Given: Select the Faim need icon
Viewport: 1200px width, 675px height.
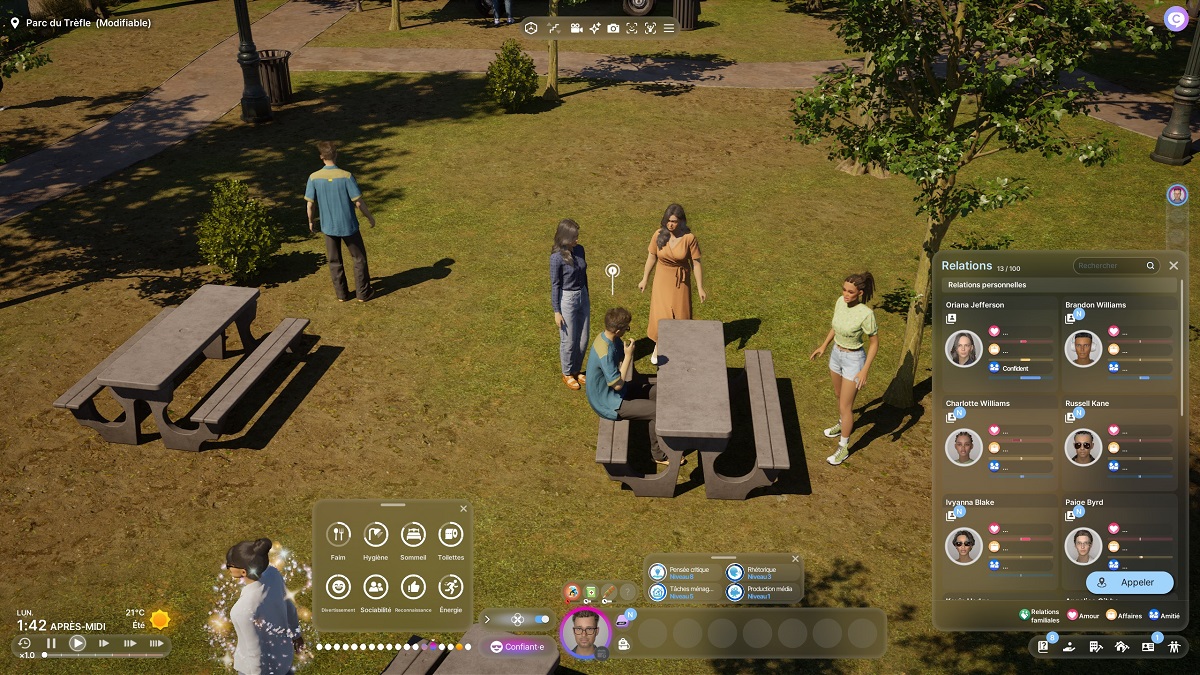Looking at the screenshot, I should pos(340,535).
